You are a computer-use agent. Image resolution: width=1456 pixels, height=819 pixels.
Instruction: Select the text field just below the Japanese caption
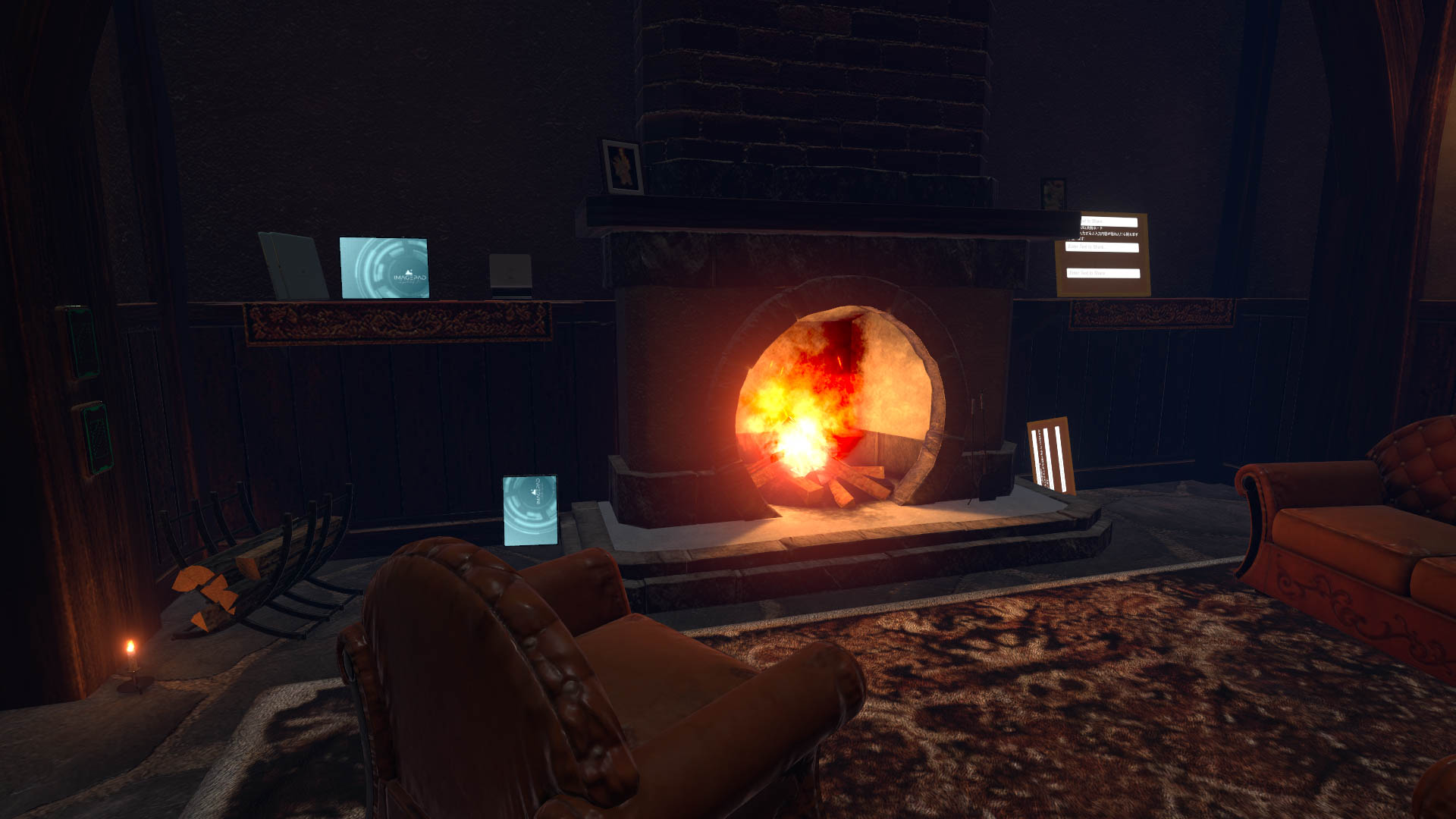(1103, 247)
